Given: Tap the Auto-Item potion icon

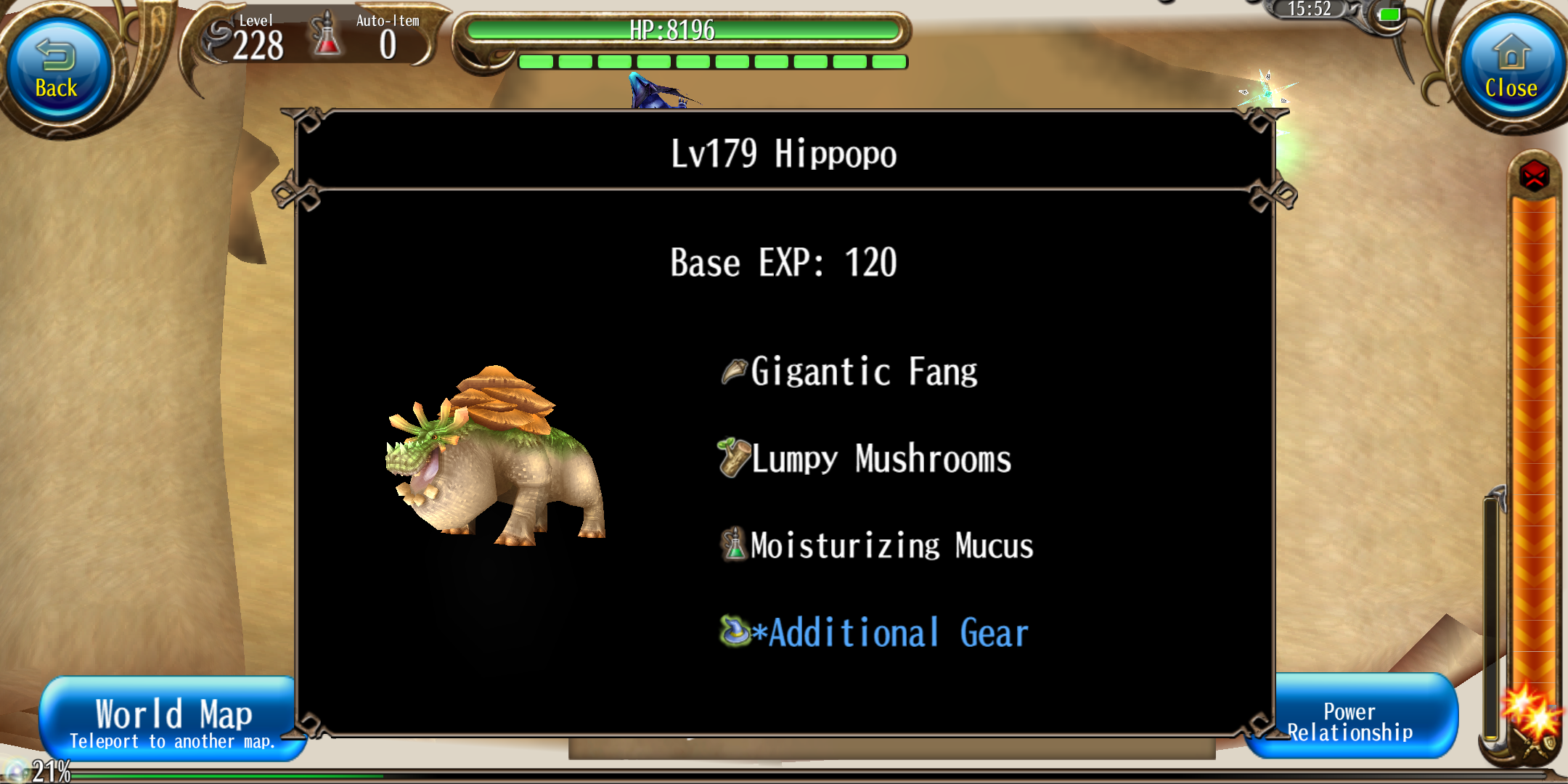Looking at the screenshot, I should point(326,35).
